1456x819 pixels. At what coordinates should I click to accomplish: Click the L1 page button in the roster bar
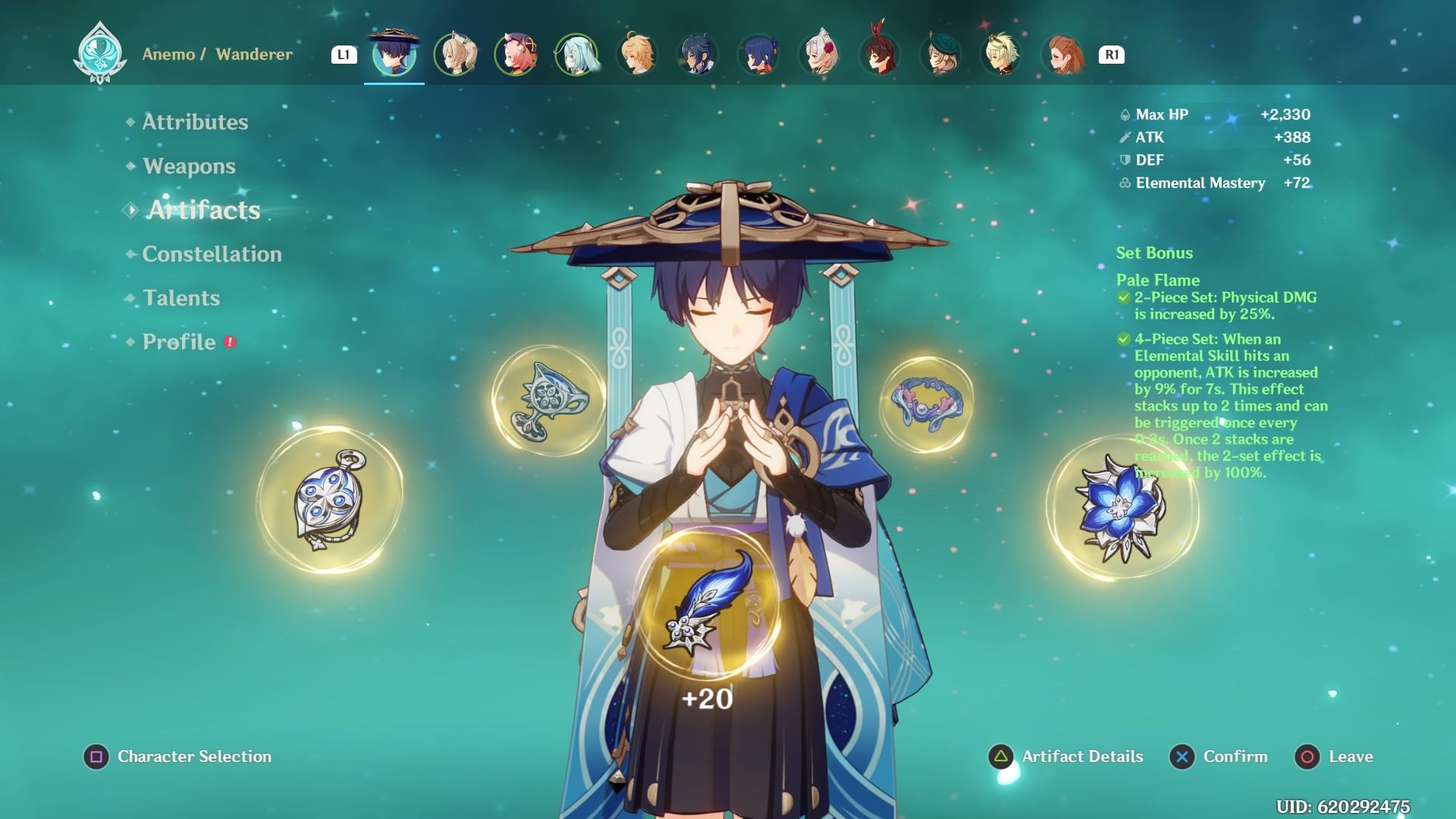pos(344,54)
